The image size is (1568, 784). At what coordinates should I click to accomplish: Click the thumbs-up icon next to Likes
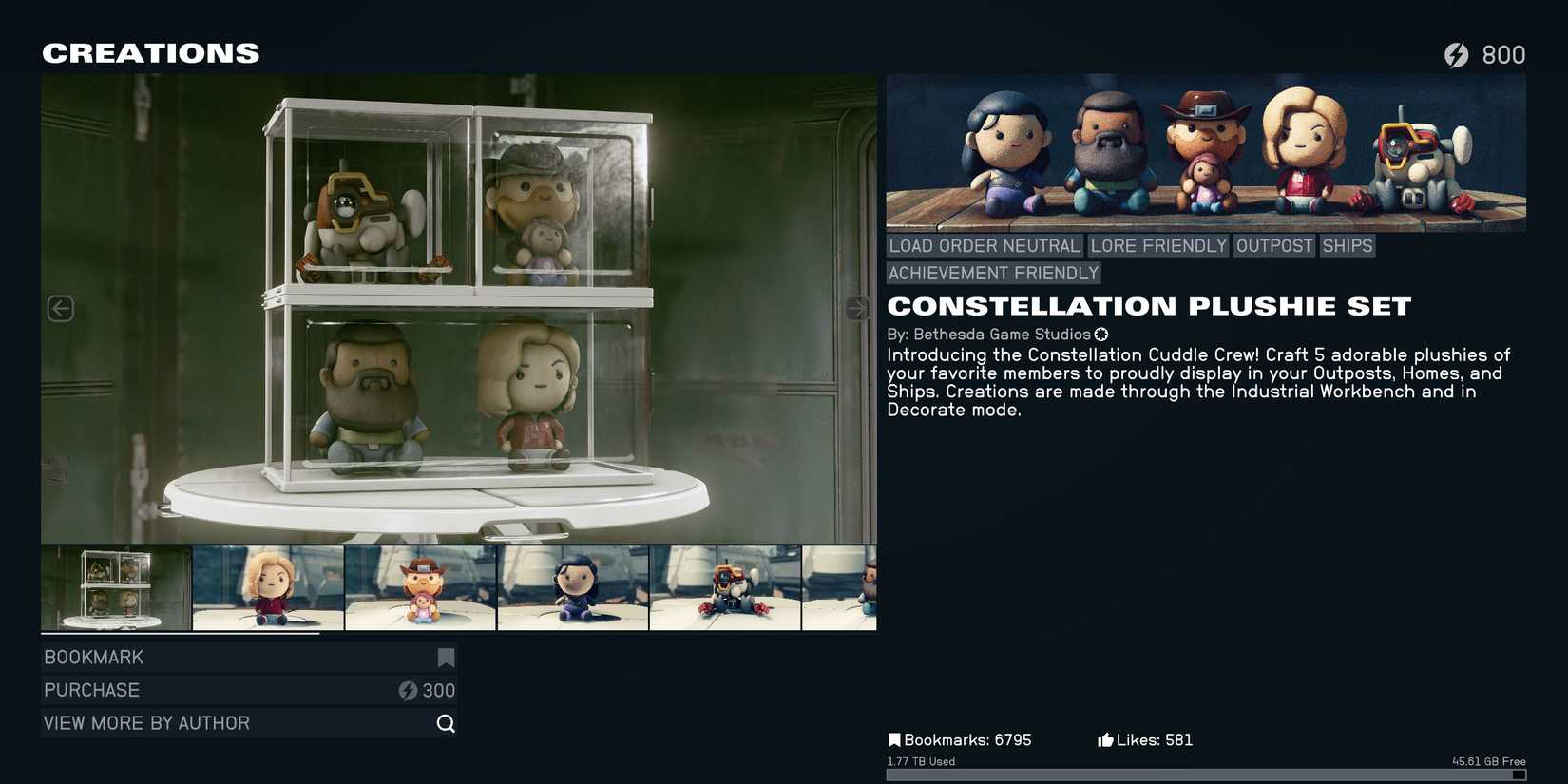1105,738
